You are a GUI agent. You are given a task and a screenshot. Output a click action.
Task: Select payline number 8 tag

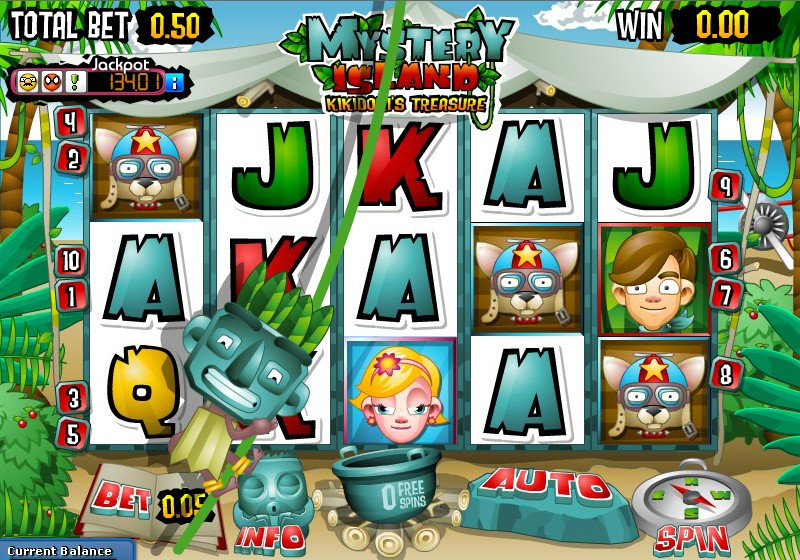point(725,374)
